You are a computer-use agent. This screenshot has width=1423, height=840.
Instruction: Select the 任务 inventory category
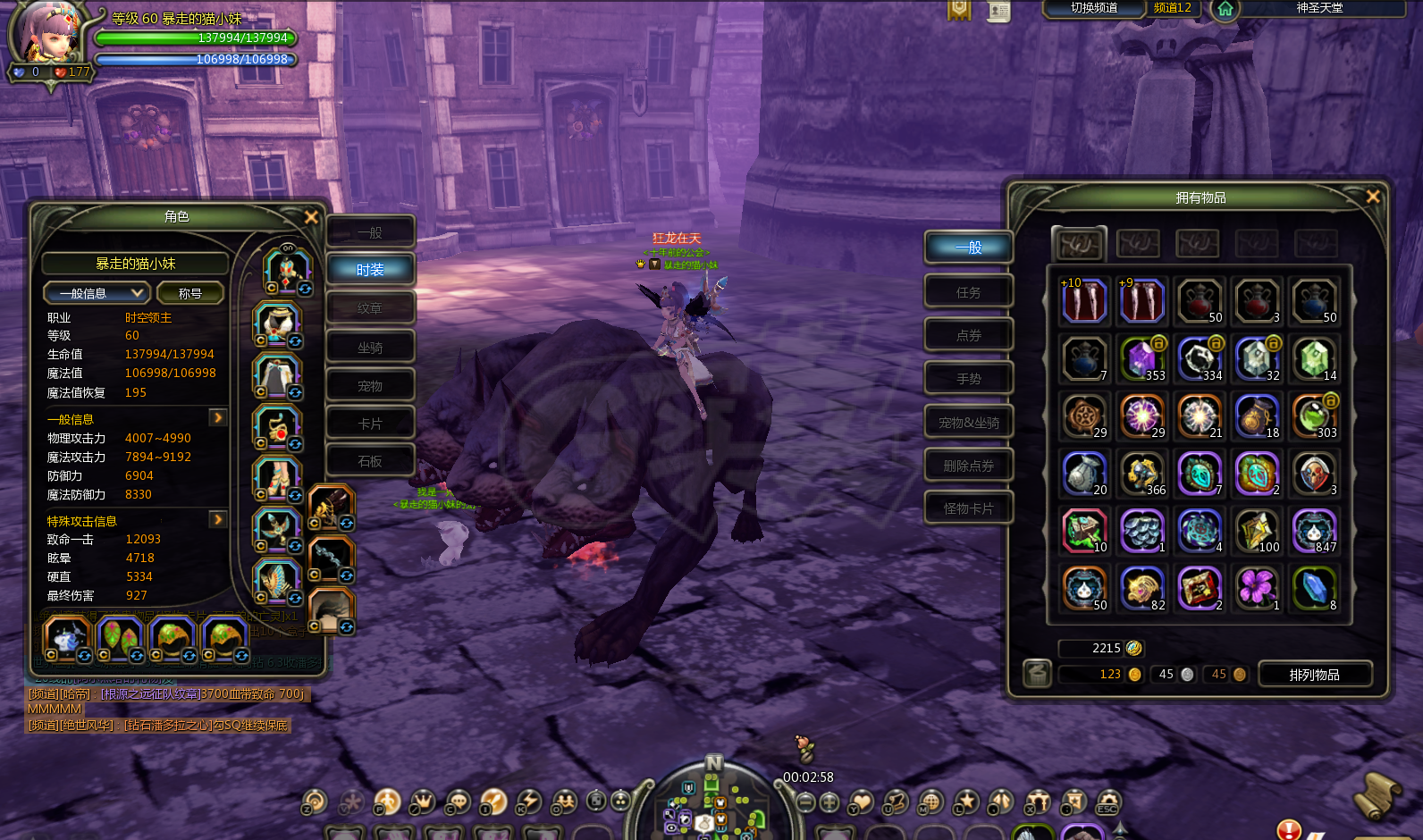click(968, 292)
